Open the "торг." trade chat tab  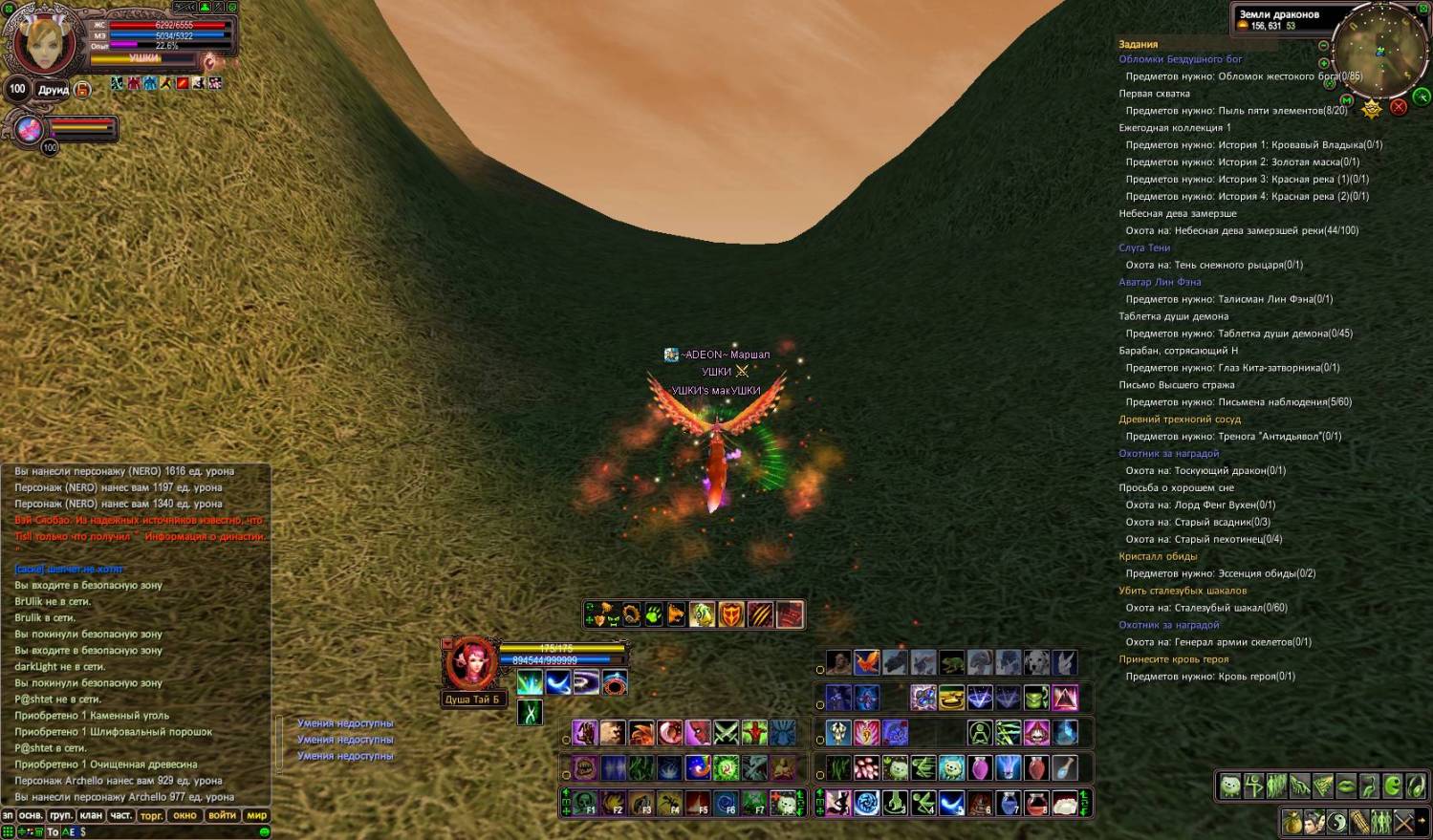151,815
